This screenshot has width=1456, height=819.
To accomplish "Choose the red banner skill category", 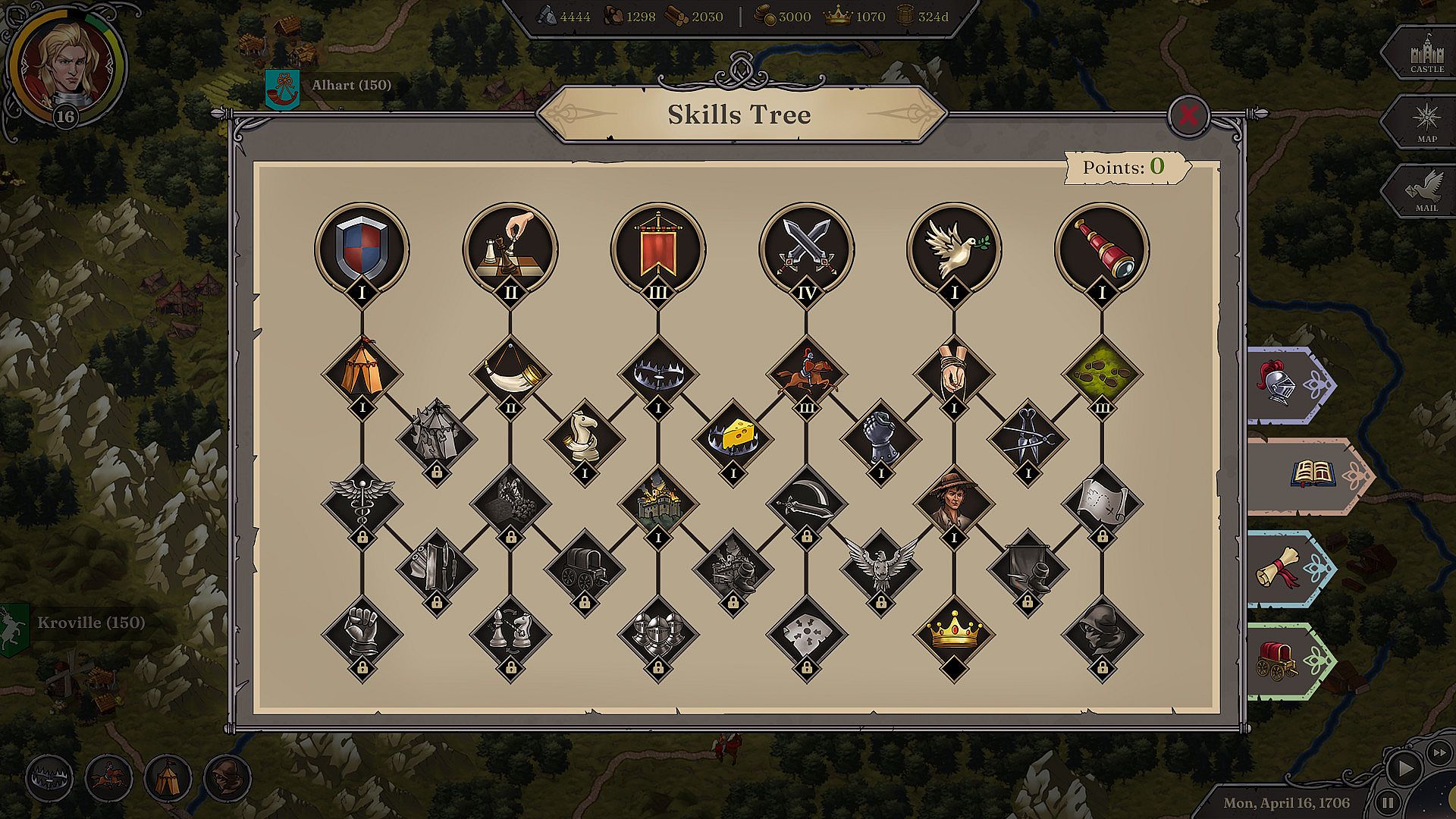I will pos(657,247).
